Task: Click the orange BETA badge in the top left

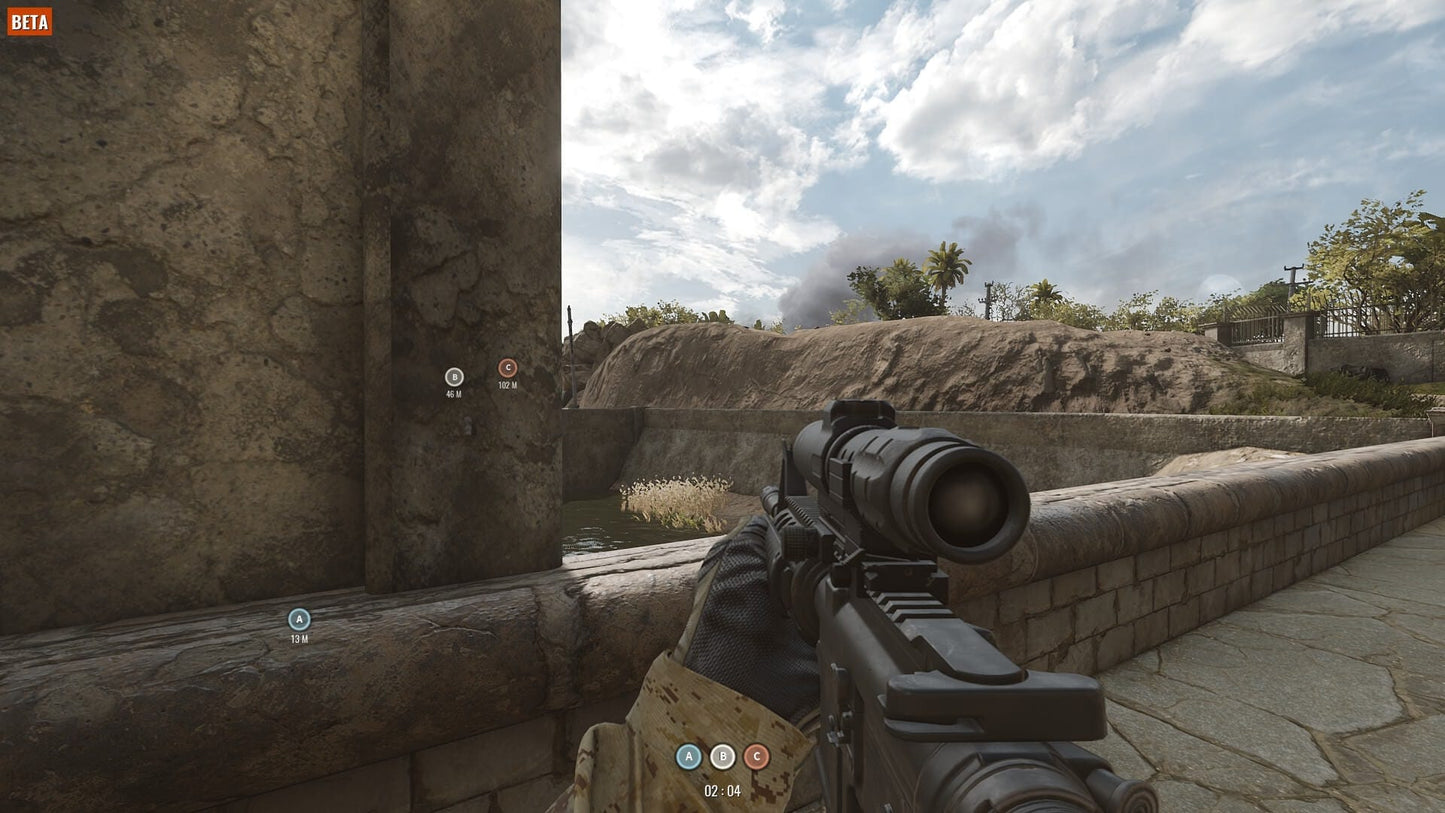Action: (29, 20)
